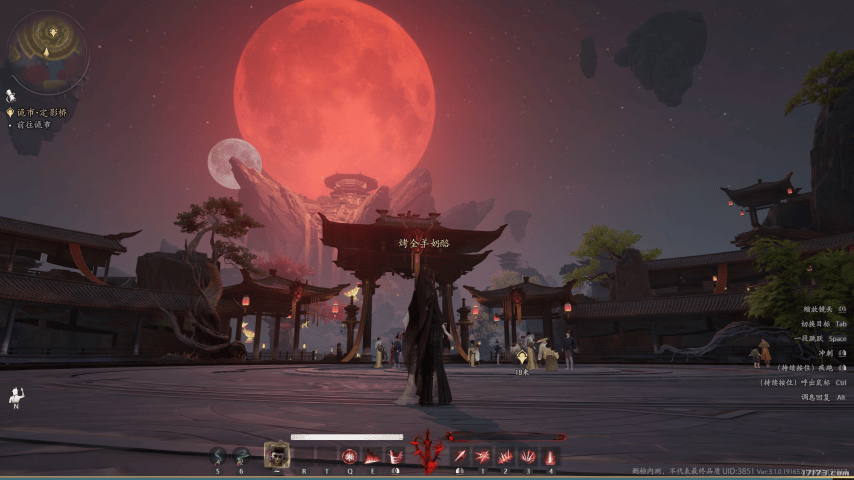
Task: Click the character portrait slot in hotbar
Action: click(277, 454)
